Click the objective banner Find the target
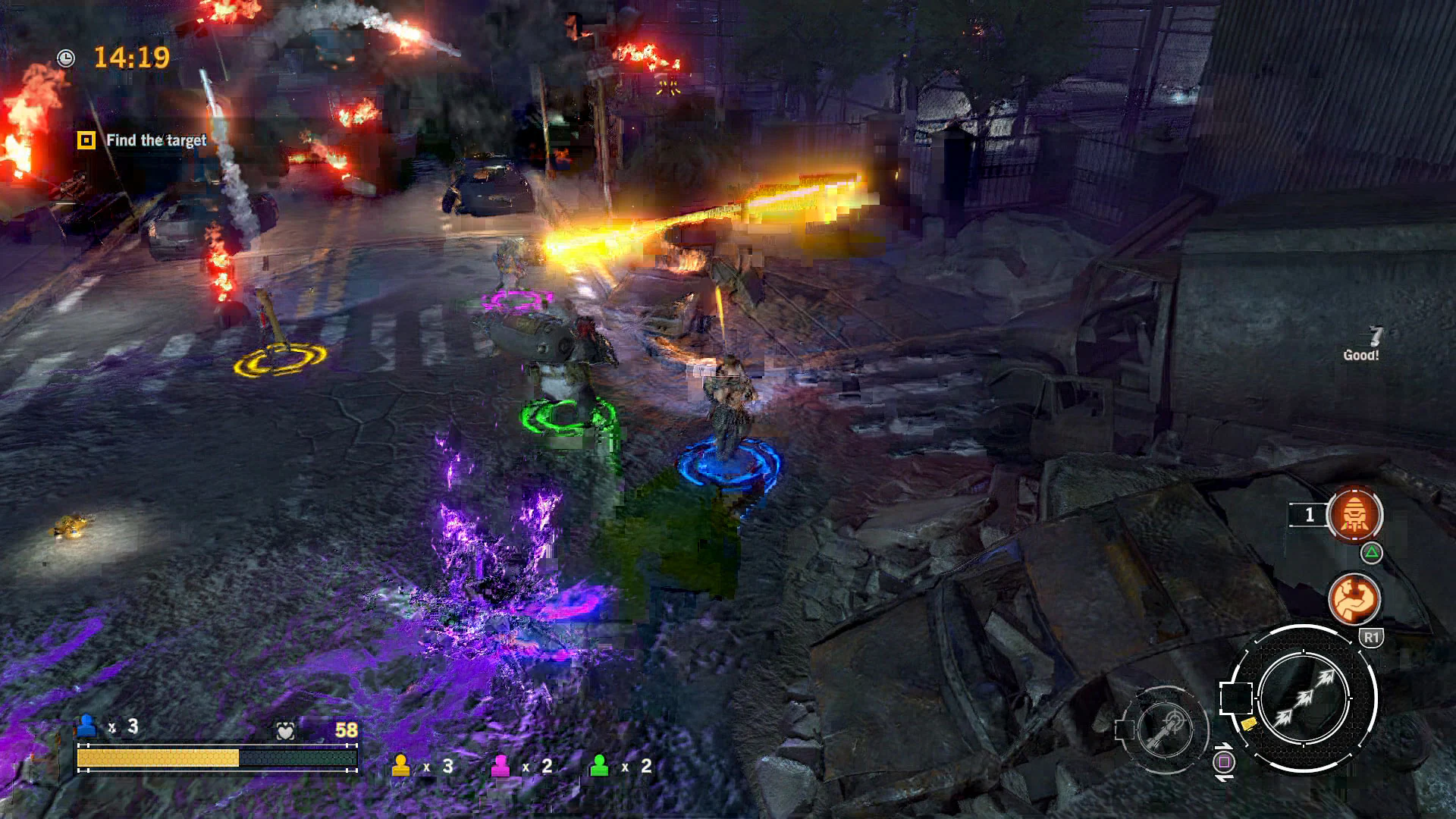The width and height of the screenshot is (1456, 819). point(155,140)
